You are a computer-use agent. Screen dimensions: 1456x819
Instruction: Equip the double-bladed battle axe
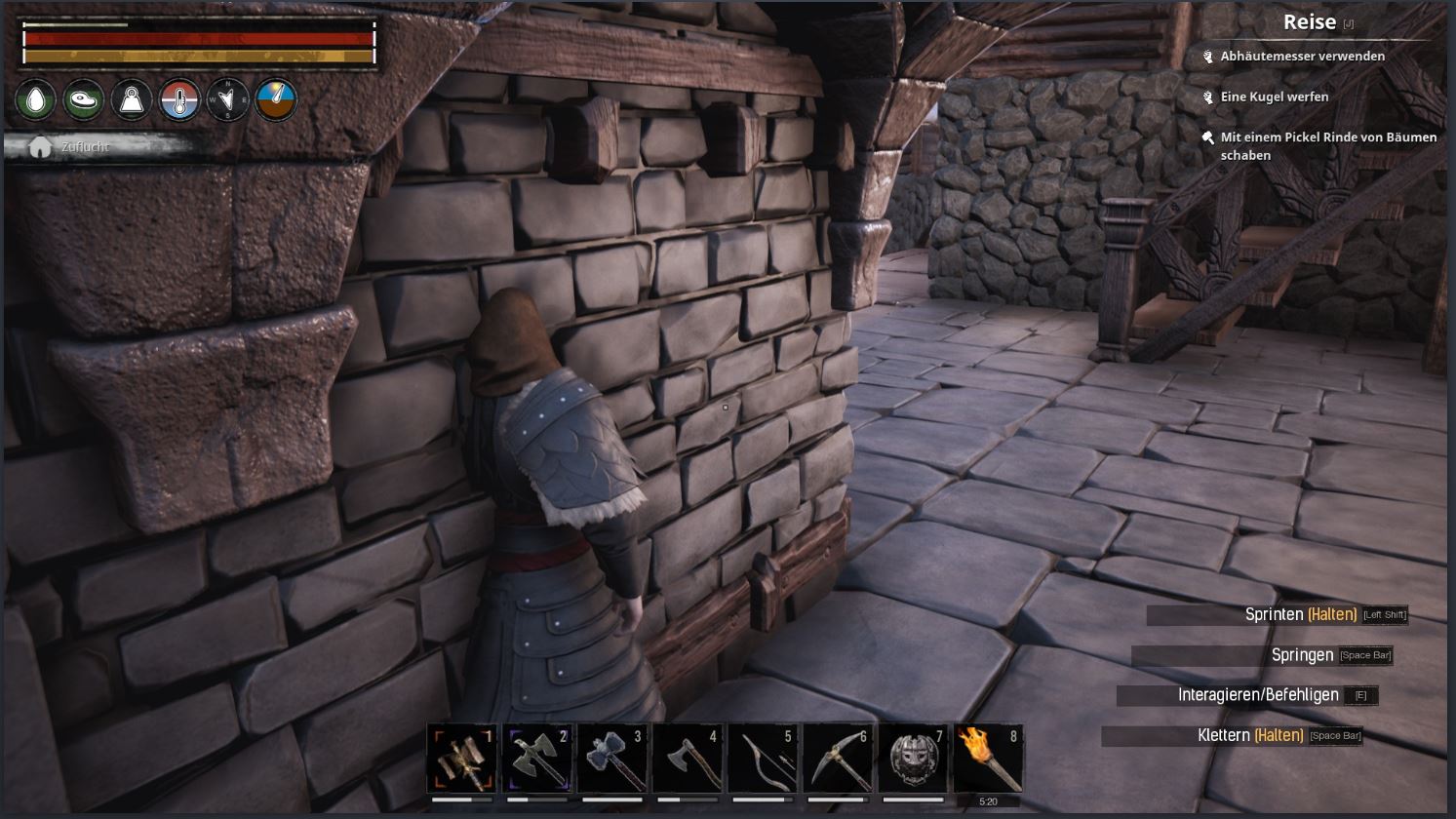point(537,759)
